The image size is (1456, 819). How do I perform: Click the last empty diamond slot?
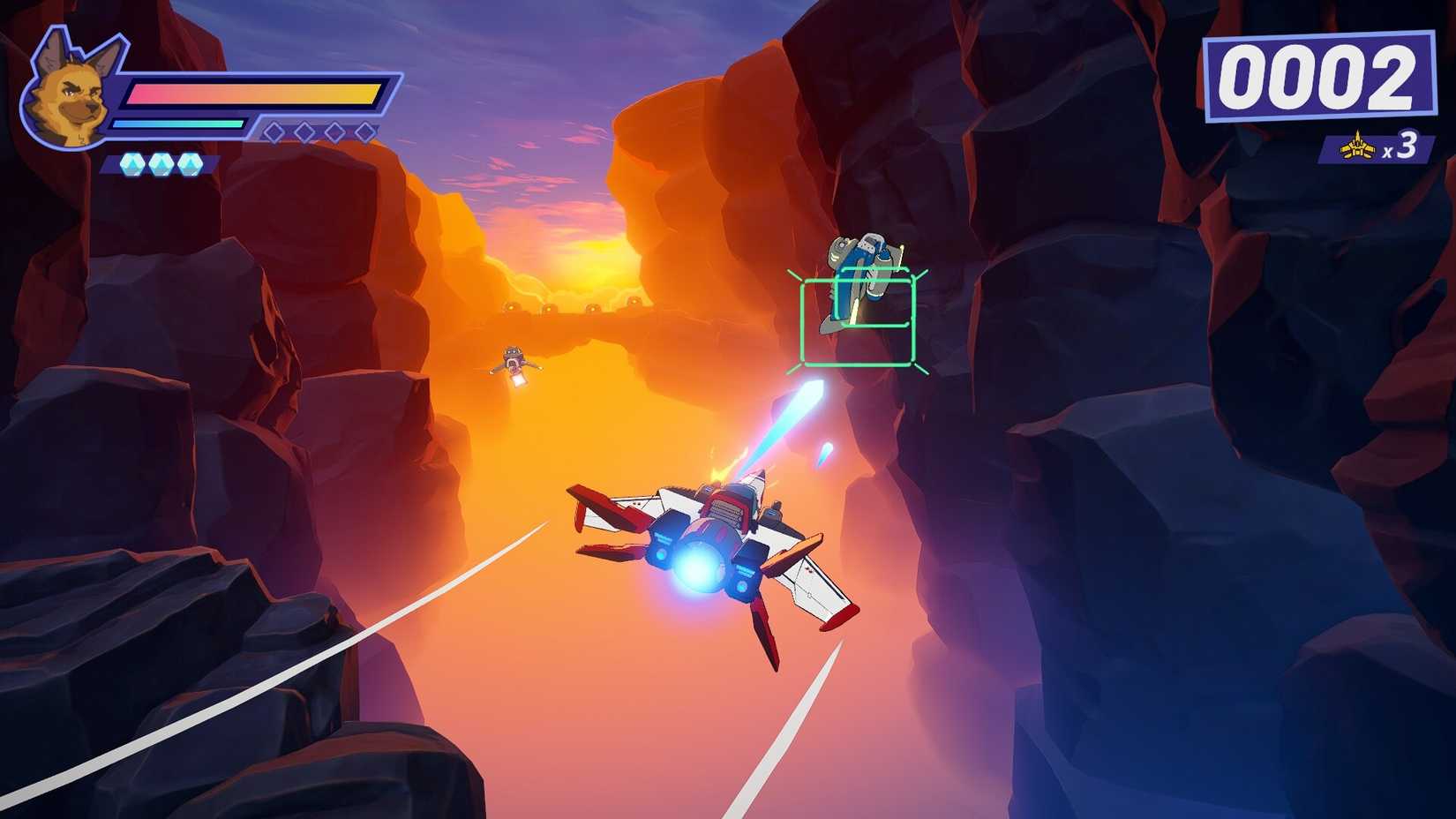(364, 131)
